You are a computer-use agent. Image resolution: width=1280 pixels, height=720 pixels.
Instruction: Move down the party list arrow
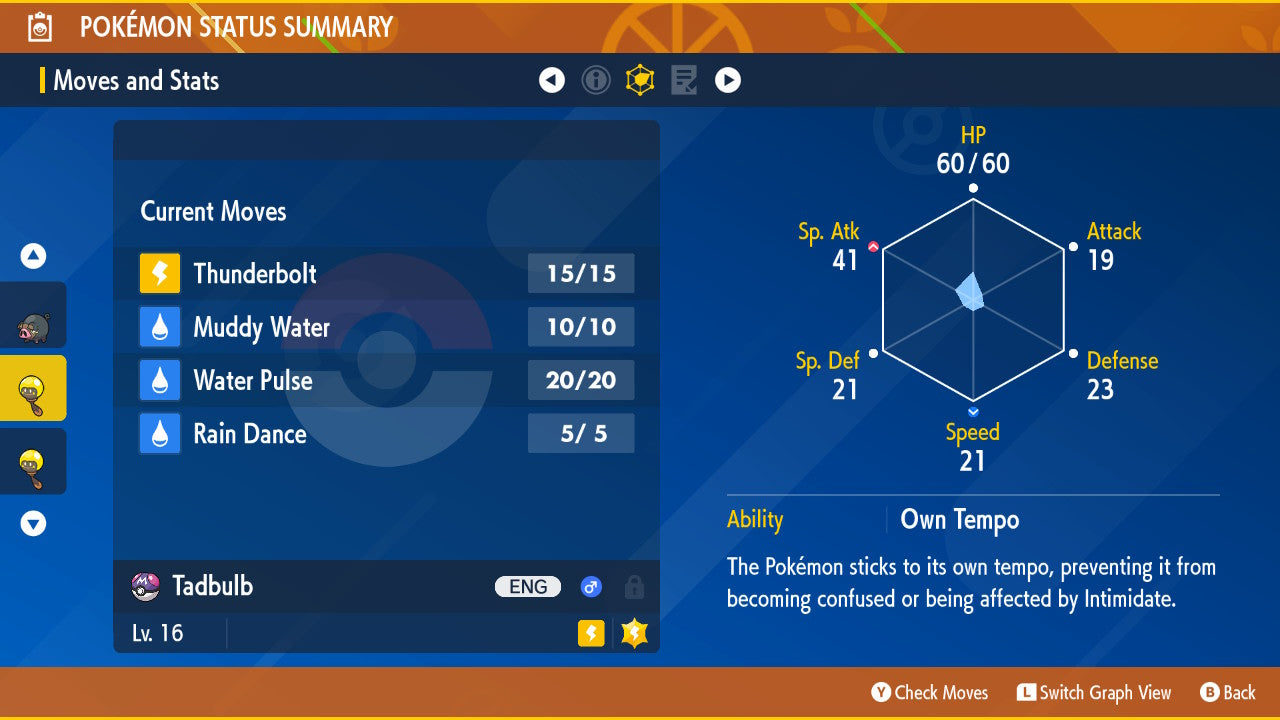(33, 523)
